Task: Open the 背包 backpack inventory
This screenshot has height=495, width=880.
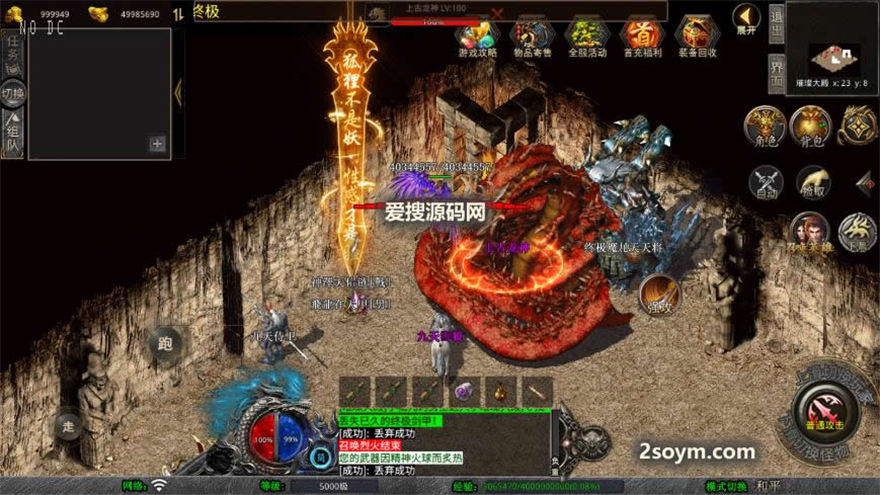Action: [811, 126]
